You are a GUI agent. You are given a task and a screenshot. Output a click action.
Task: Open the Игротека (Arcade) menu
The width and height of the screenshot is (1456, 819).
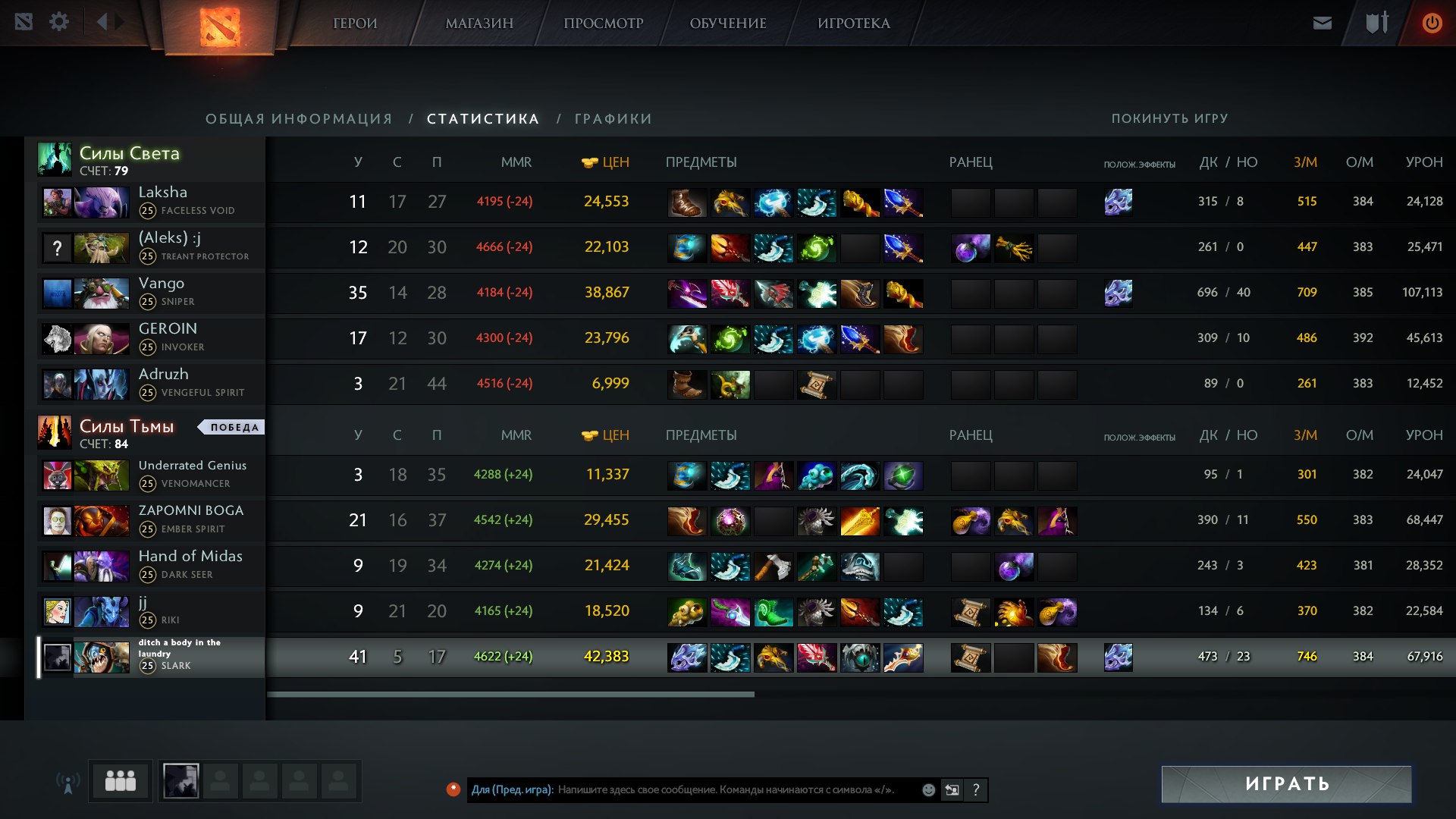[853, 24]
